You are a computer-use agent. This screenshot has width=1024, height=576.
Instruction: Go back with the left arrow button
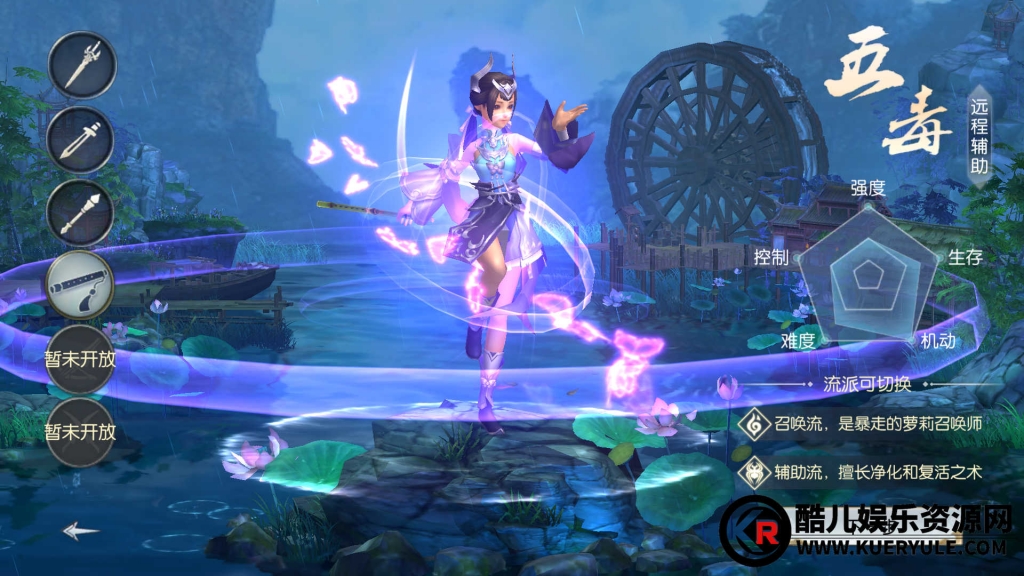point(81,531)
